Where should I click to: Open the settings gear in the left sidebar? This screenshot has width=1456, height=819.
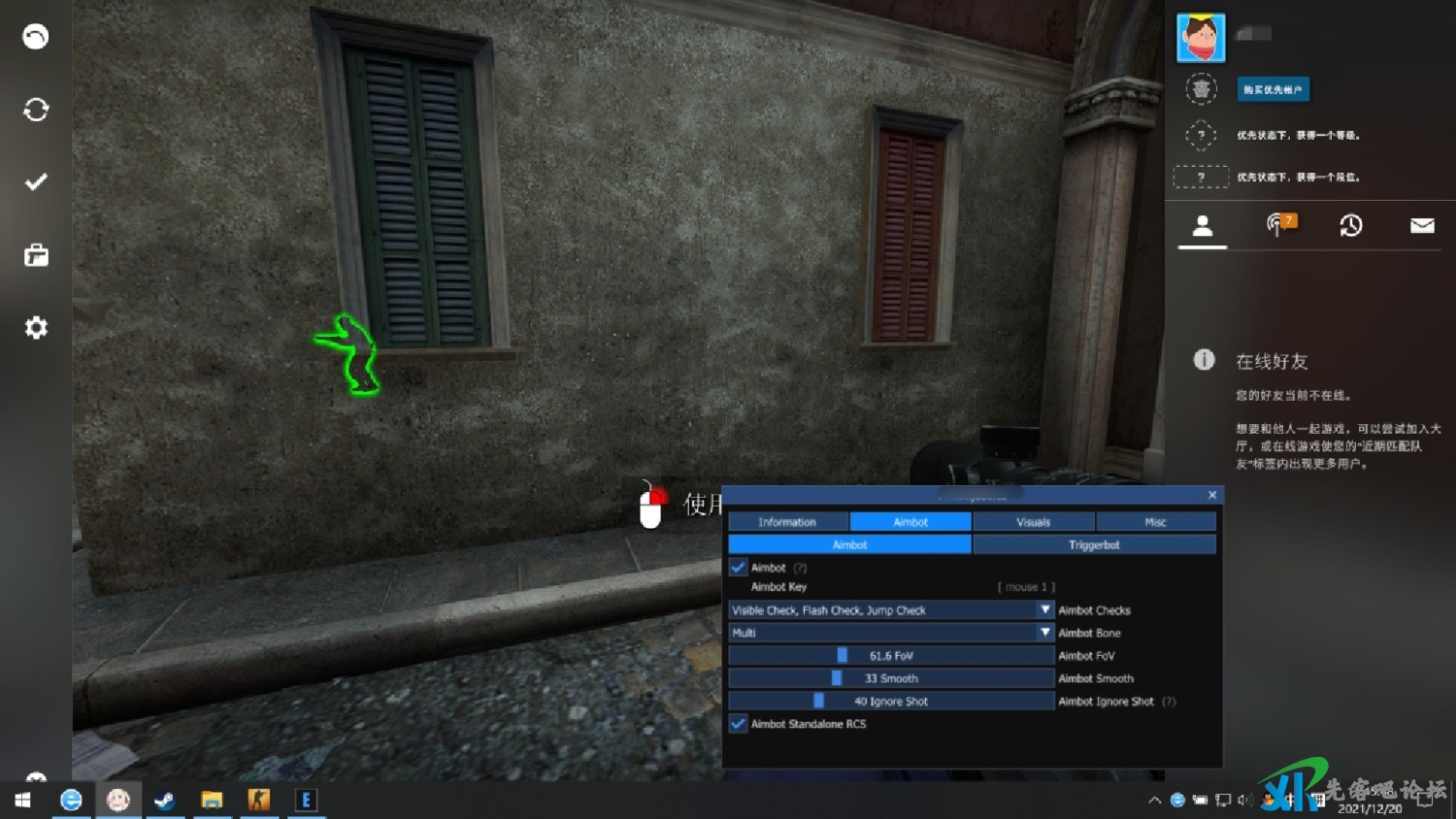click(x=36, y=328)
